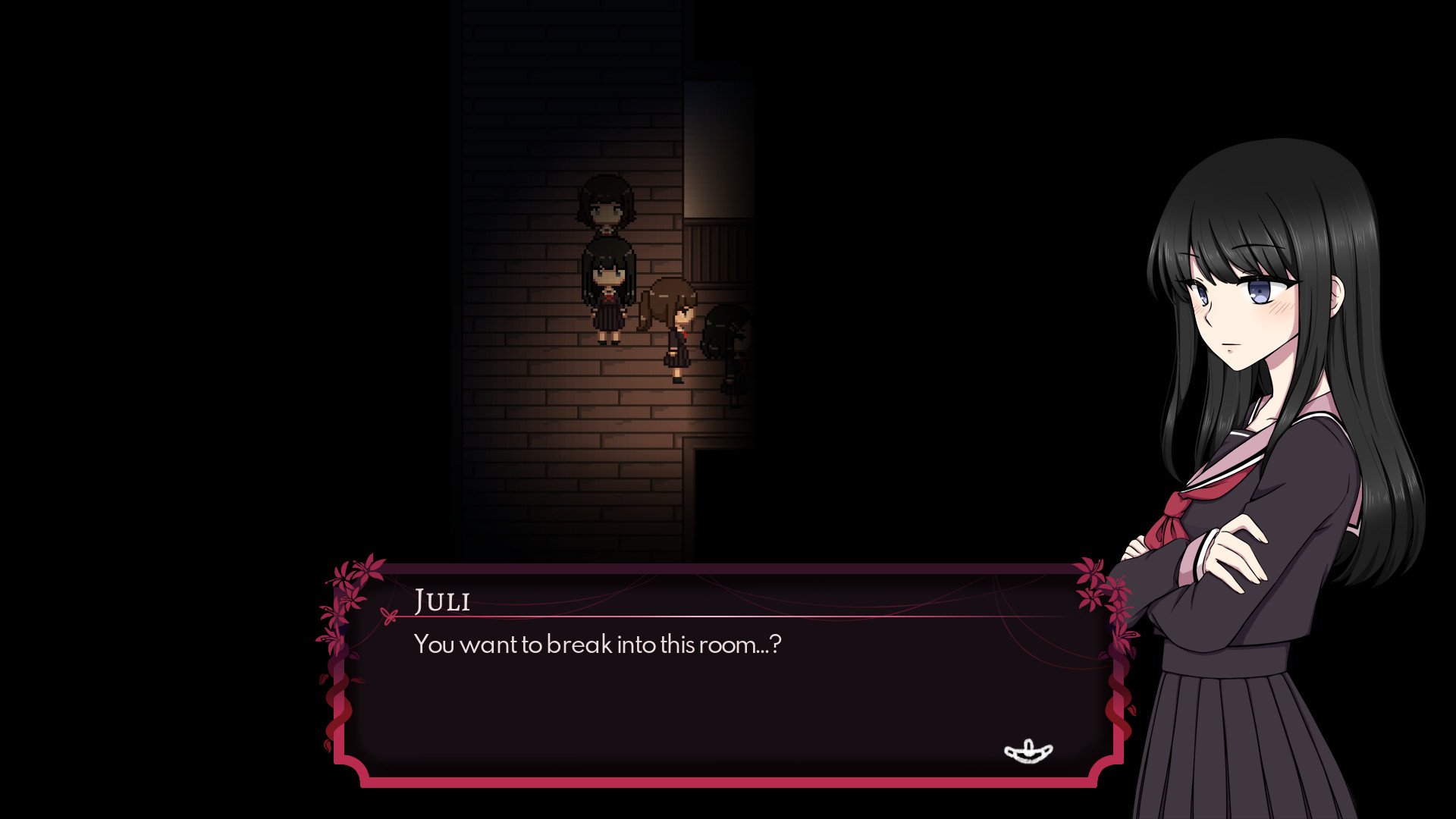The width and height of the screenshot is (1456, 819).
Task: Click the empty black area left of the corridor
Action: pyautogui.click(x=227, y=303)
